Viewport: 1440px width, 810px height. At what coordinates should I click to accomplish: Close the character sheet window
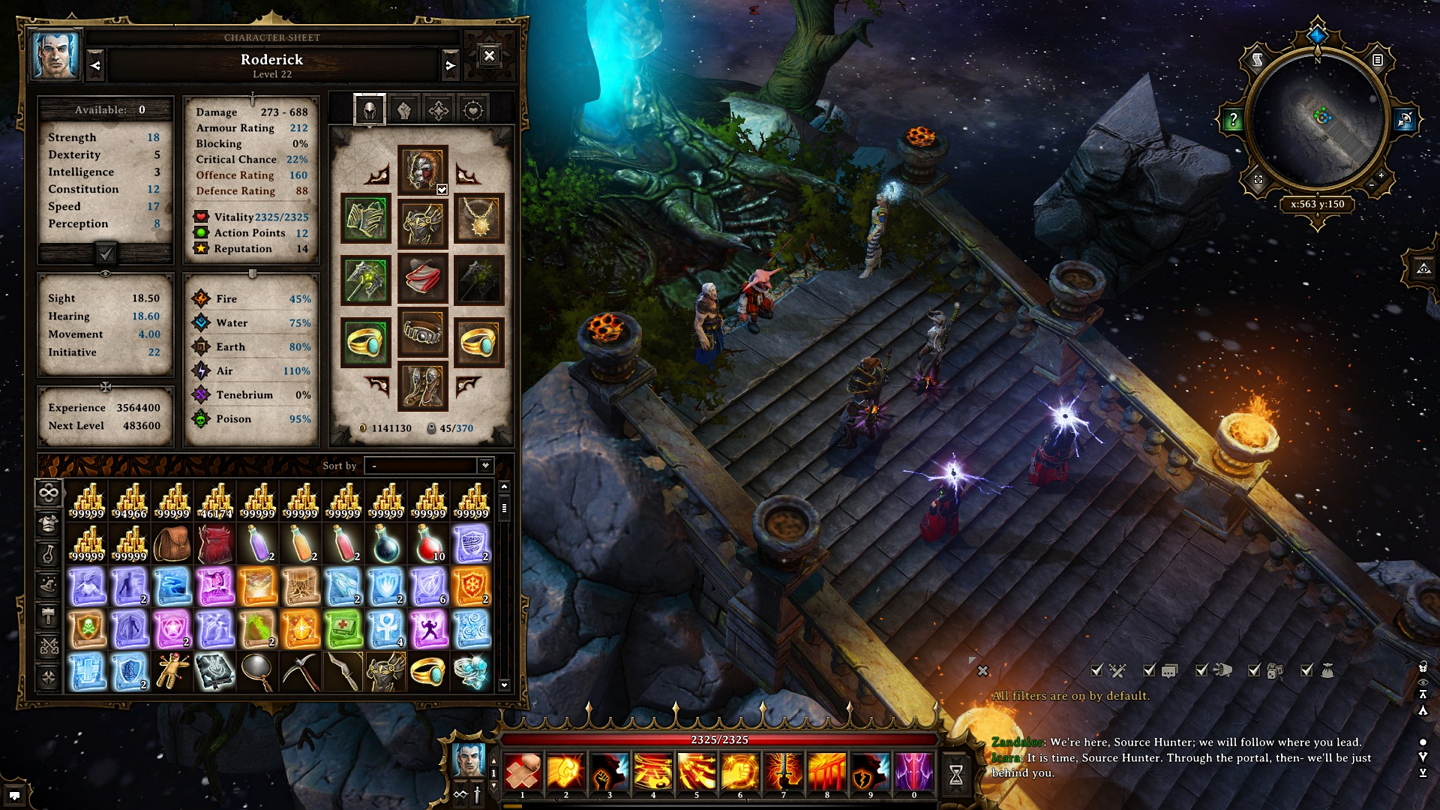tap(489, 57)
